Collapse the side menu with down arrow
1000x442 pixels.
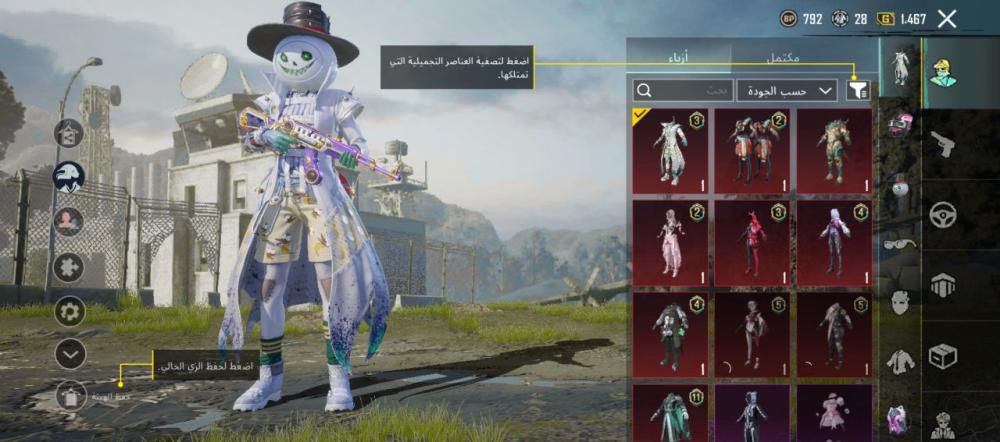coord(70,353)
